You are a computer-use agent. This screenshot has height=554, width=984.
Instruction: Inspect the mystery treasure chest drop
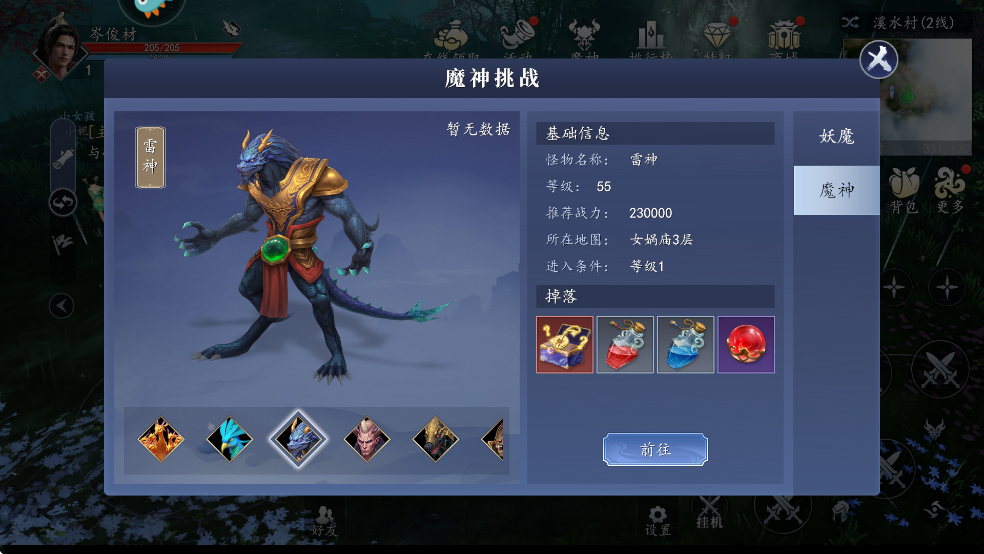coord(565,345)
